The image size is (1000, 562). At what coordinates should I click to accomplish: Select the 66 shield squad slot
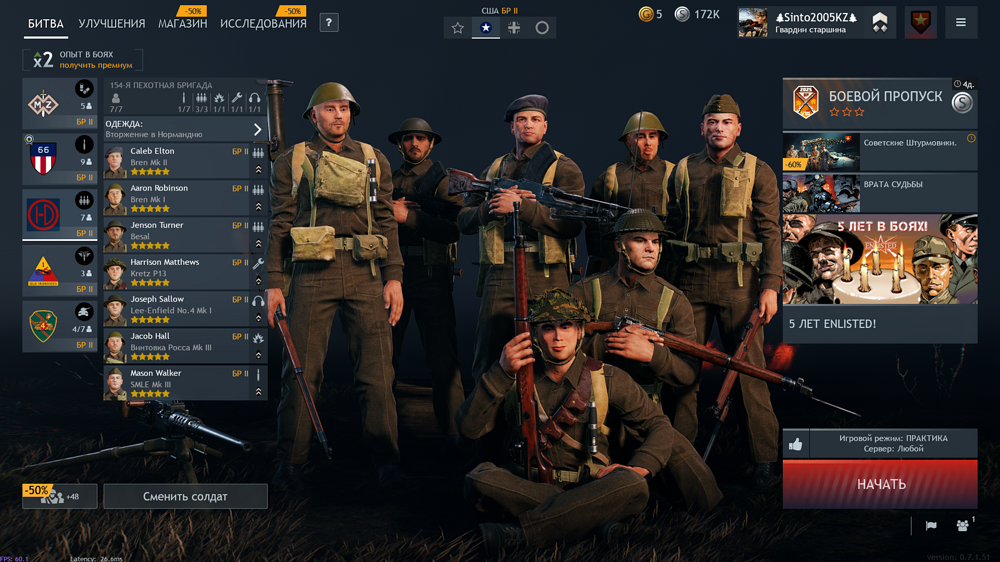(x=59, y=158)
